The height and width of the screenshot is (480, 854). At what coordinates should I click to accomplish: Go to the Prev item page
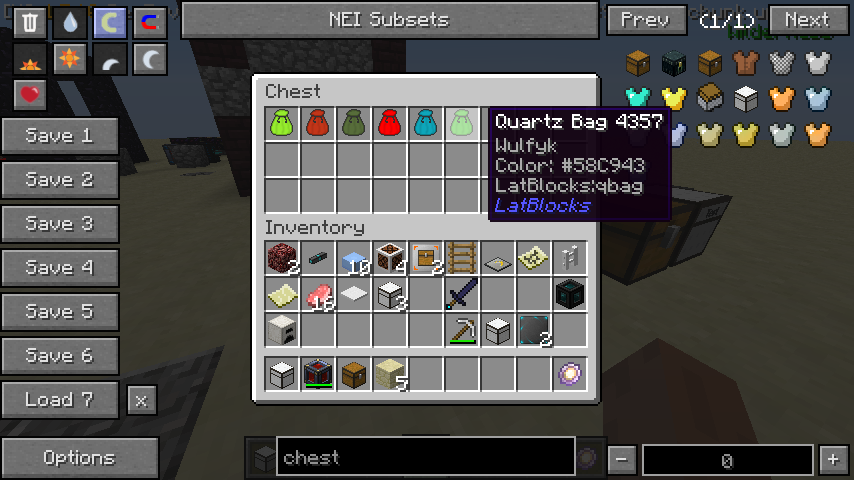click(644, 20)
